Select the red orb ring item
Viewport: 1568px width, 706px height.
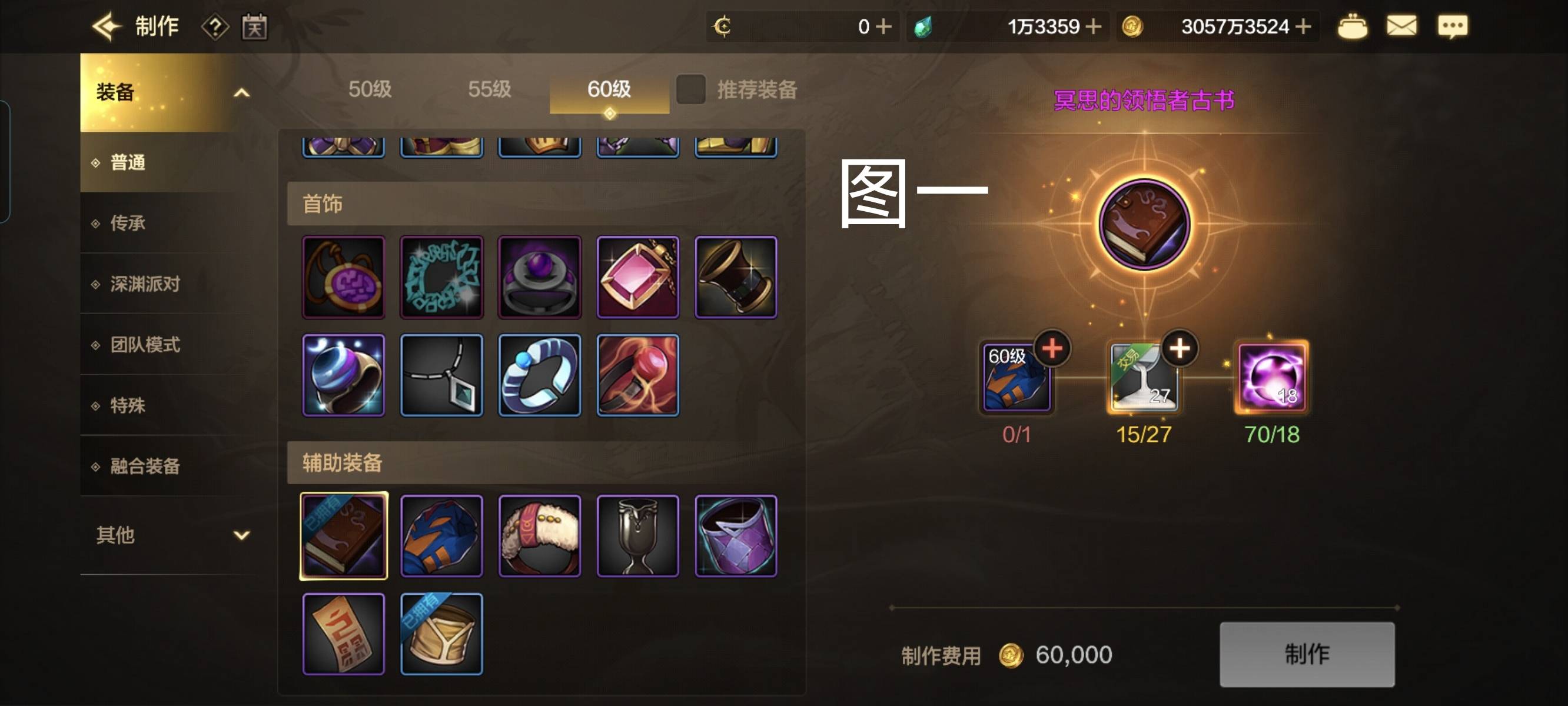point(637,375)
